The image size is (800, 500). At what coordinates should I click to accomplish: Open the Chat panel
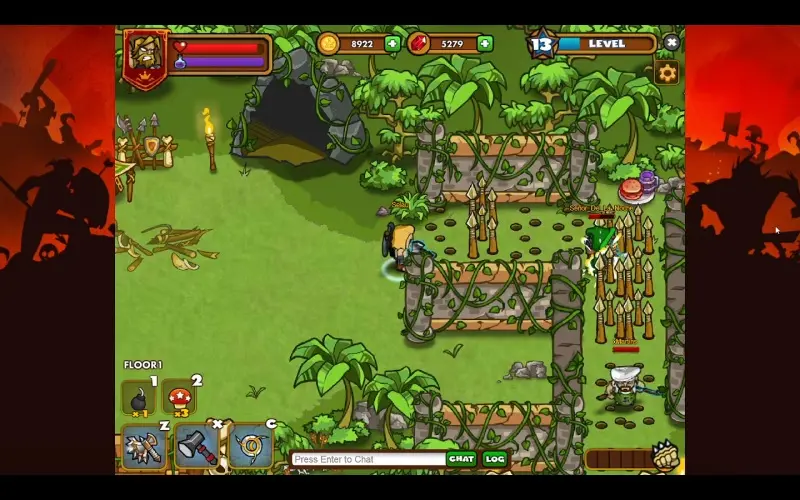[461, 459]
